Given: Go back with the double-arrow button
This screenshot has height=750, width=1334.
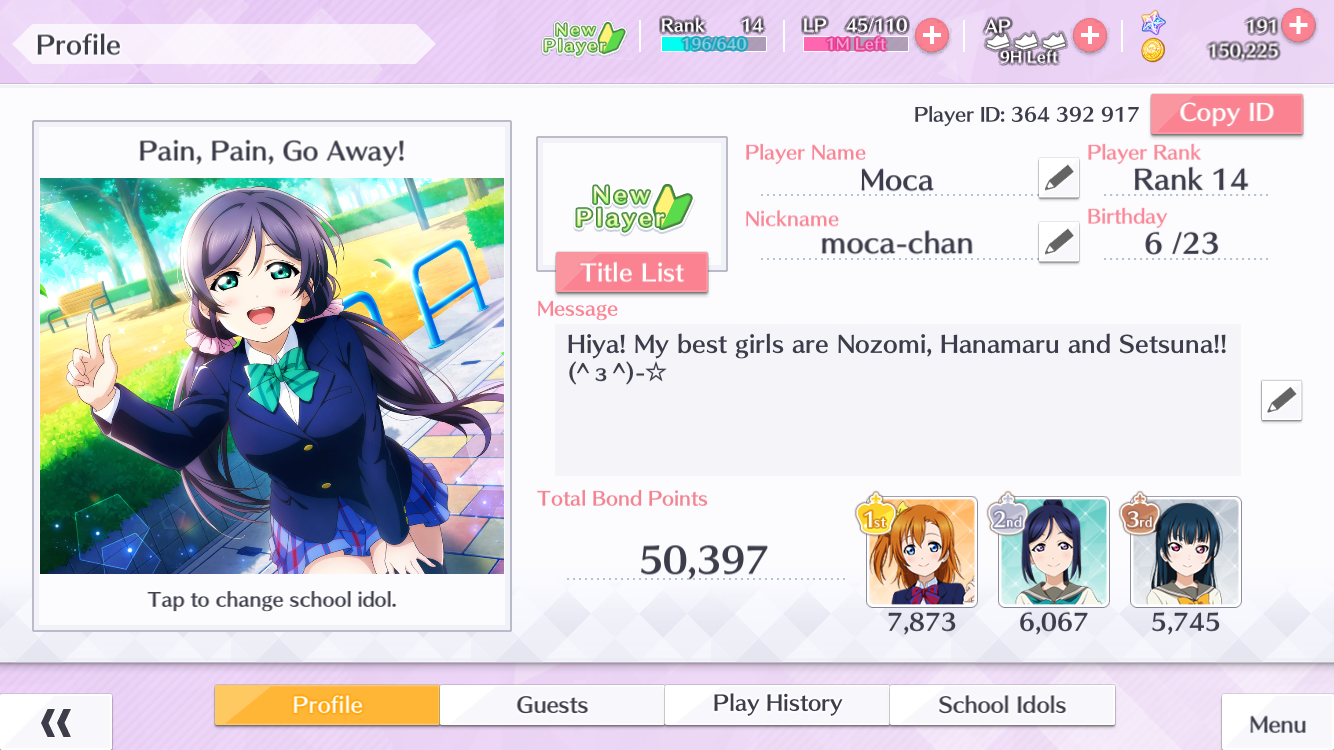Looking at the screenshot, I should point(56,722).
